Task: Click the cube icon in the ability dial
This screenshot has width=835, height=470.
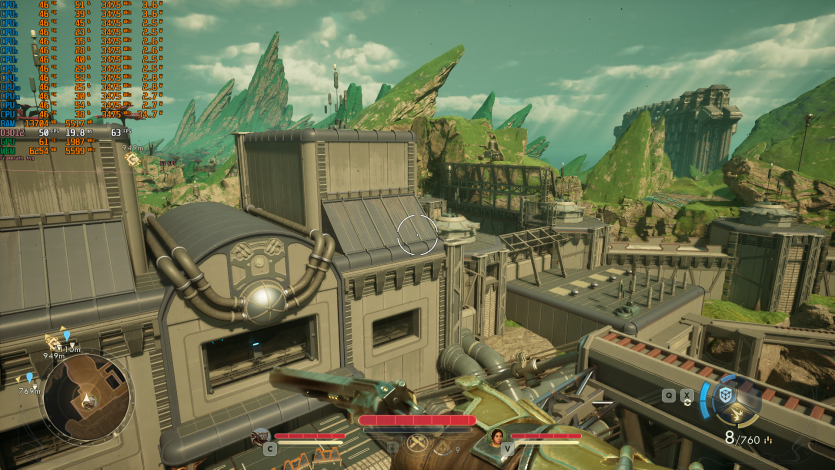Action: (726, 394)
